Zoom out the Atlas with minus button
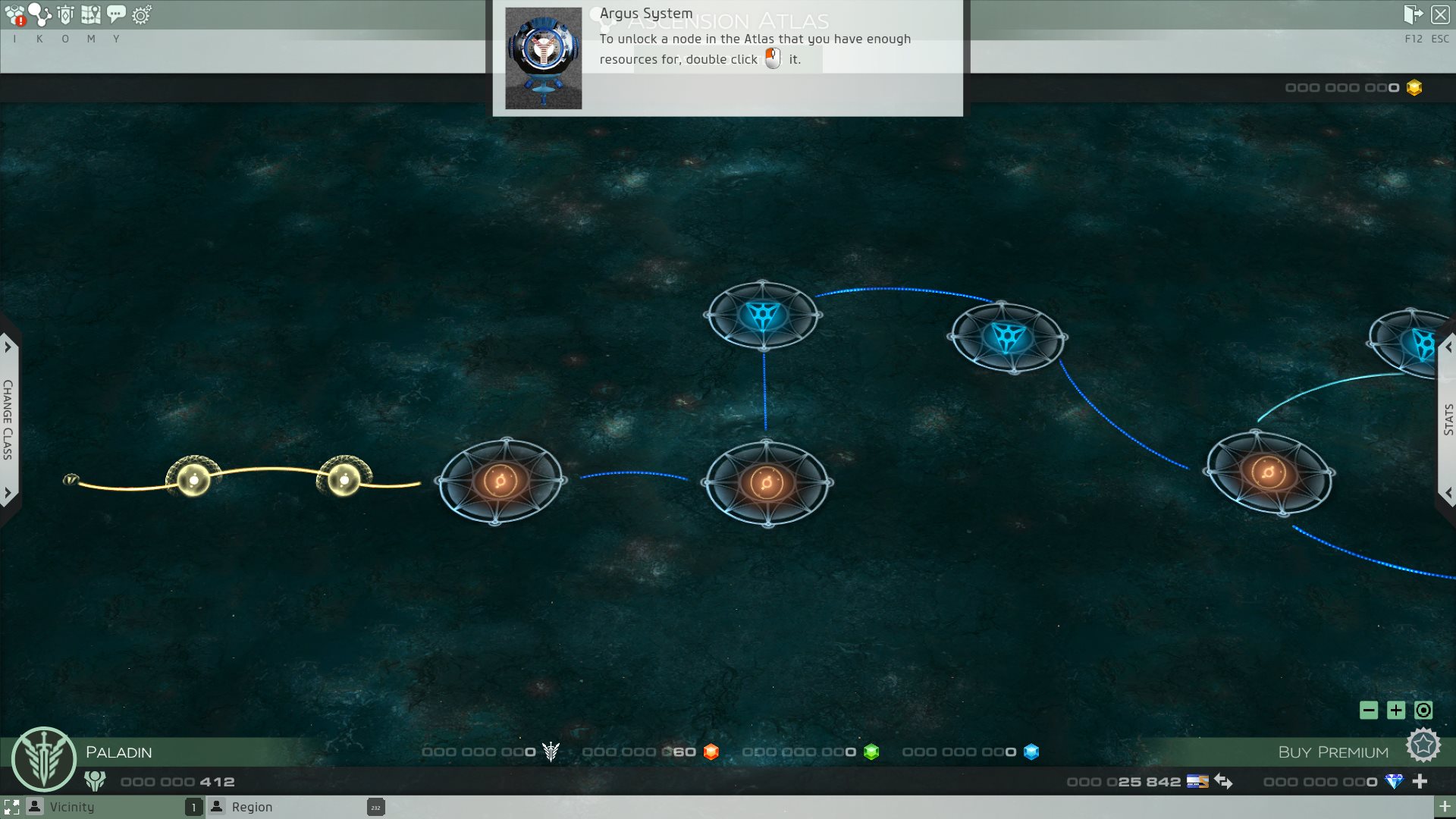This screenshot has width=1456, height=819. pyautogui.click(x=1369, y=711)
